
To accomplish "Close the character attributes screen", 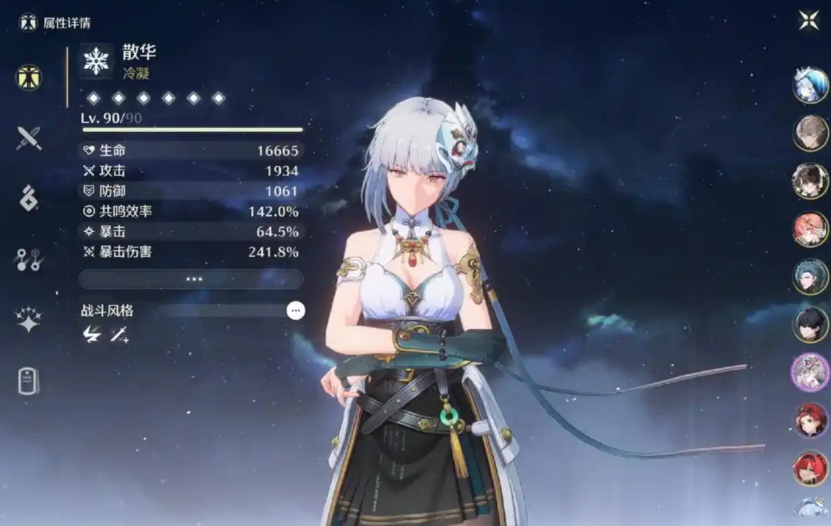I will pos(808,20).
